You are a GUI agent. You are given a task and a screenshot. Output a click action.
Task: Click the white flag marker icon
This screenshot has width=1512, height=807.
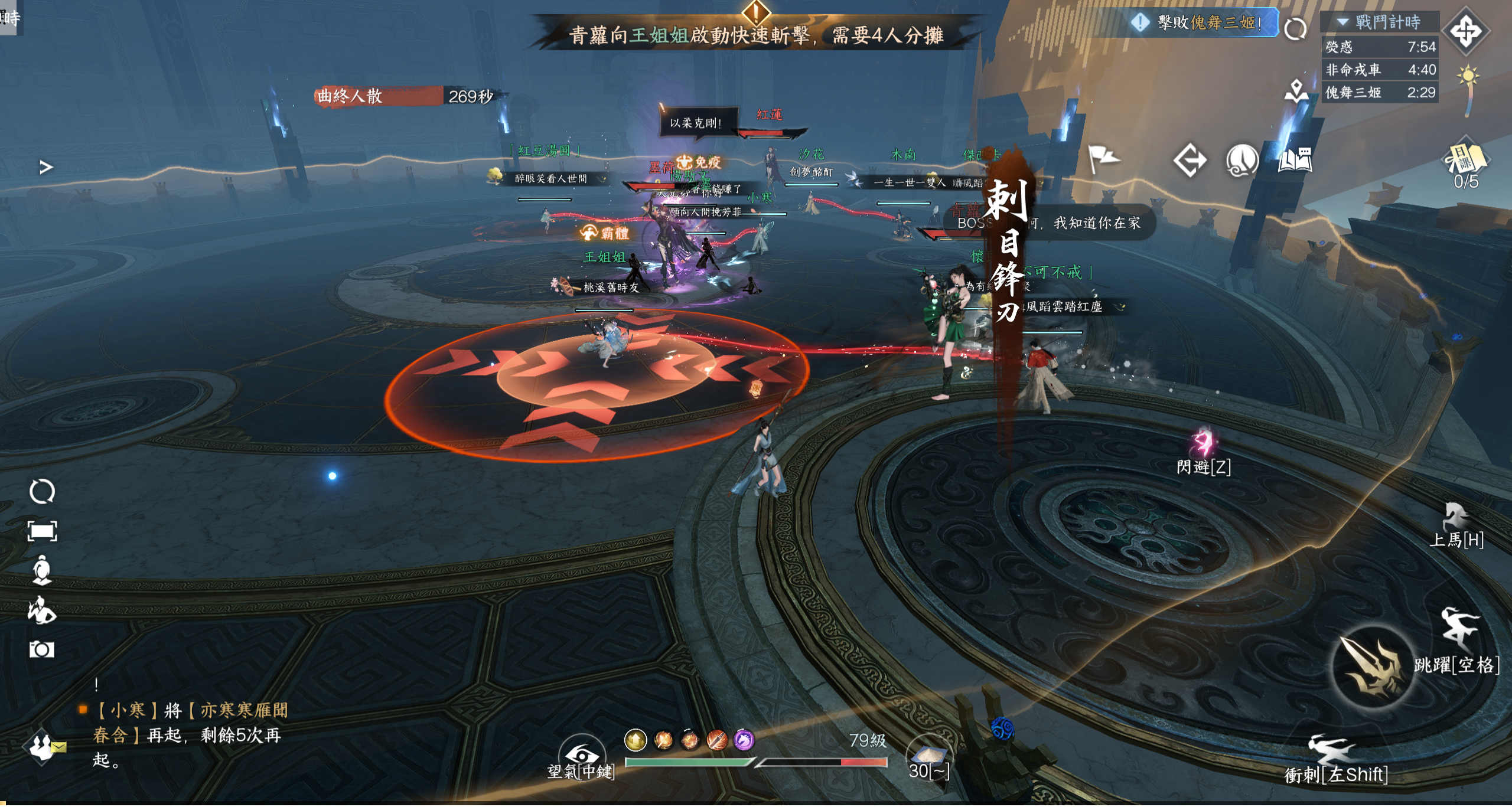pyautogui.click(x=1103, y=159)
